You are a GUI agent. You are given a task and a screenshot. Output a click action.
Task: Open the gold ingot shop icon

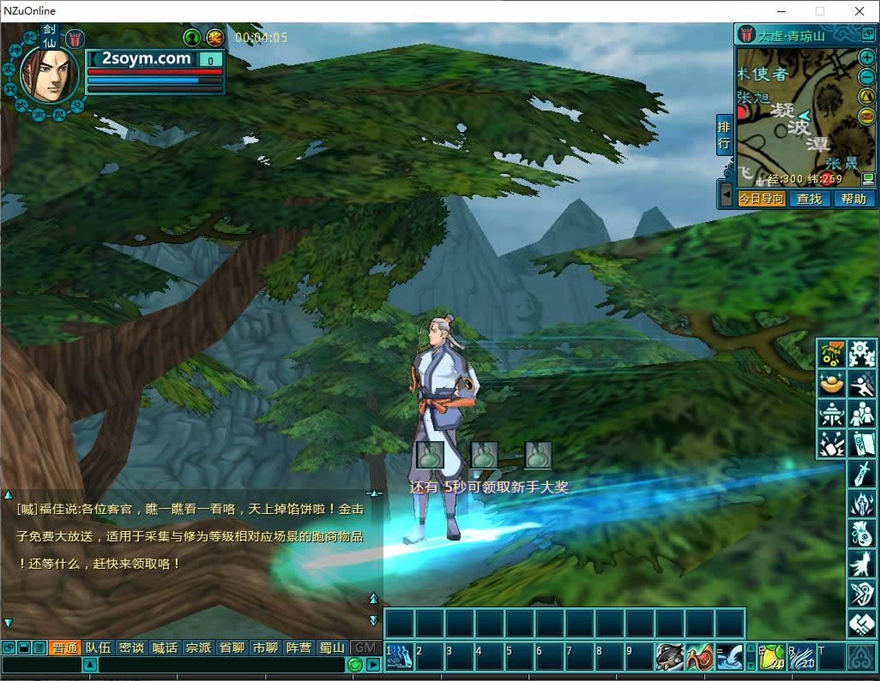click(831, 384)
